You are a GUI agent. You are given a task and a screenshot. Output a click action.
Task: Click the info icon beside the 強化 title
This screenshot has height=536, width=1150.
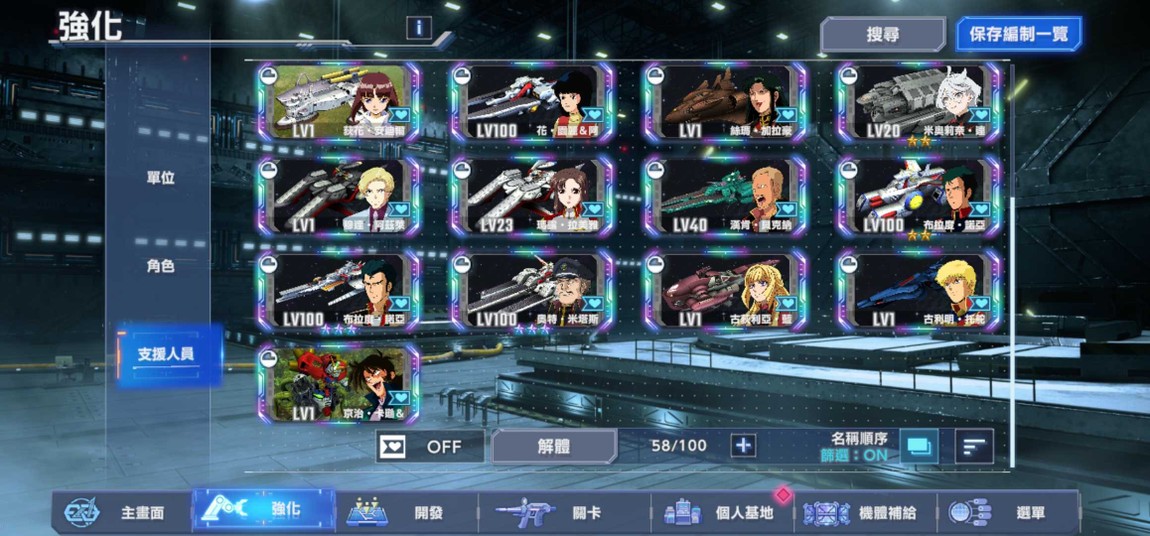pos(419,28)
